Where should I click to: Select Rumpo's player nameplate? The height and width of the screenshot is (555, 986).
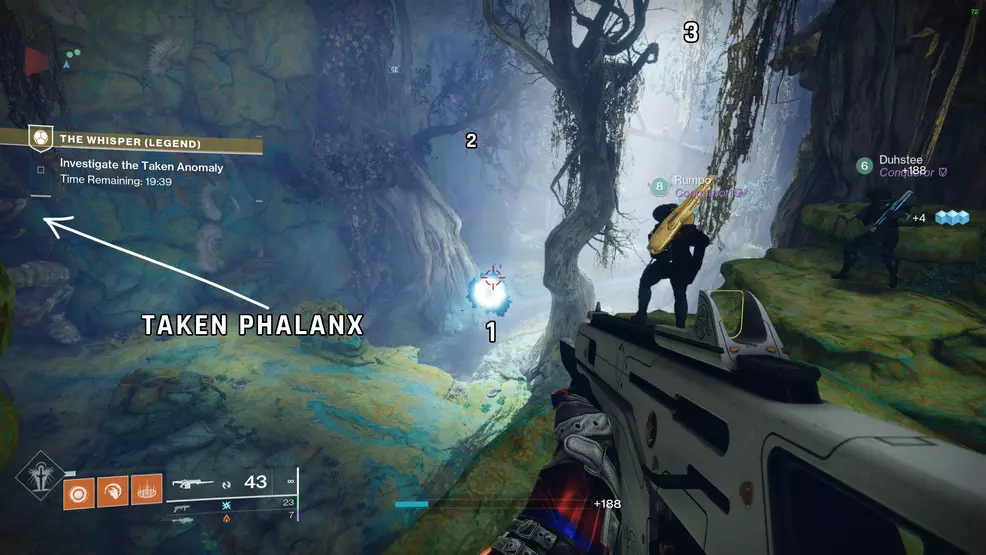[690, 186]
